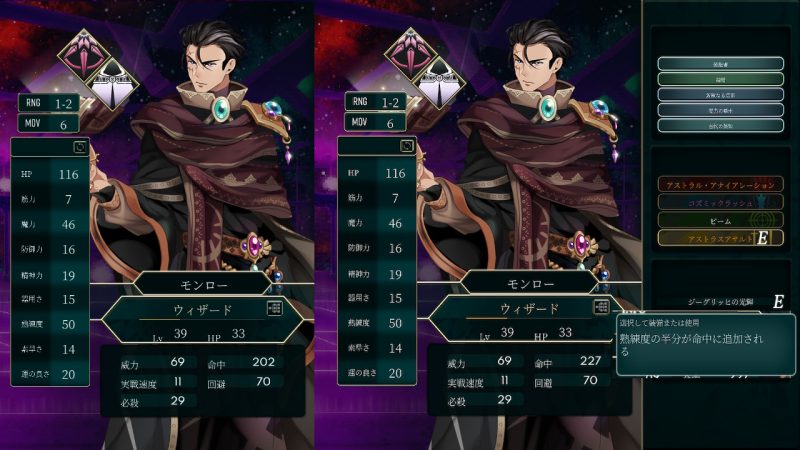Viewport: 800px width, 450px height.
Task: Click the top button in the trait list
Action: [720, 63]
